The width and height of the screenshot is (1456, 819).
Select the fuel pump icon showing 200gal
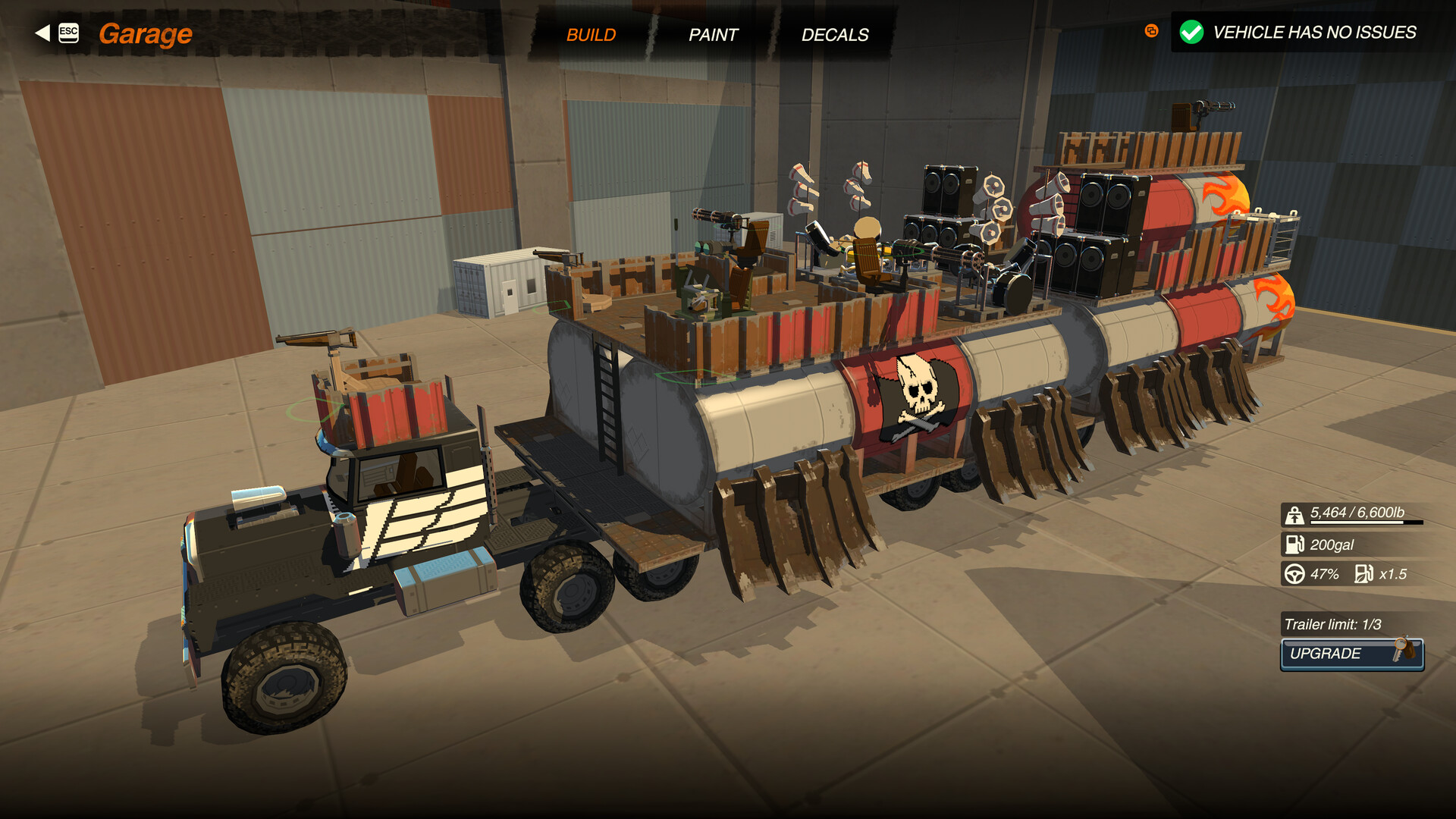pyautogui.click(x=1294, y=544)
